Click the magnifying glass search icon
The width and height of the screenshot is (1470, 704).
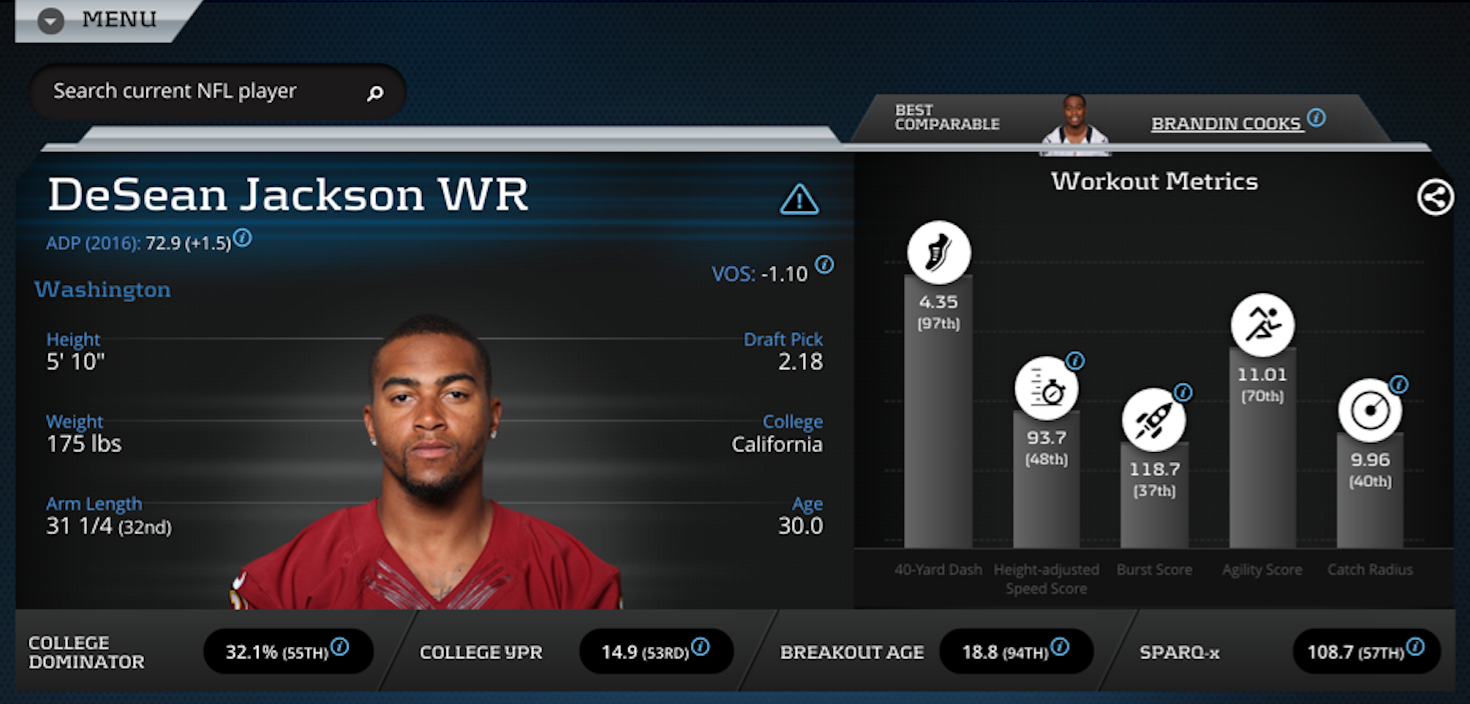click(375, 93)
